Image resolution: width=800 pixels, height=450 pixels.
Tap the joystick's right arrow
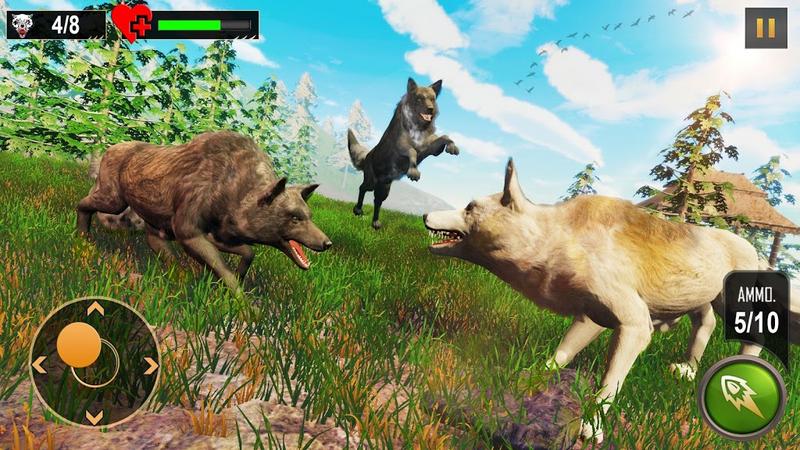(150, 364)
